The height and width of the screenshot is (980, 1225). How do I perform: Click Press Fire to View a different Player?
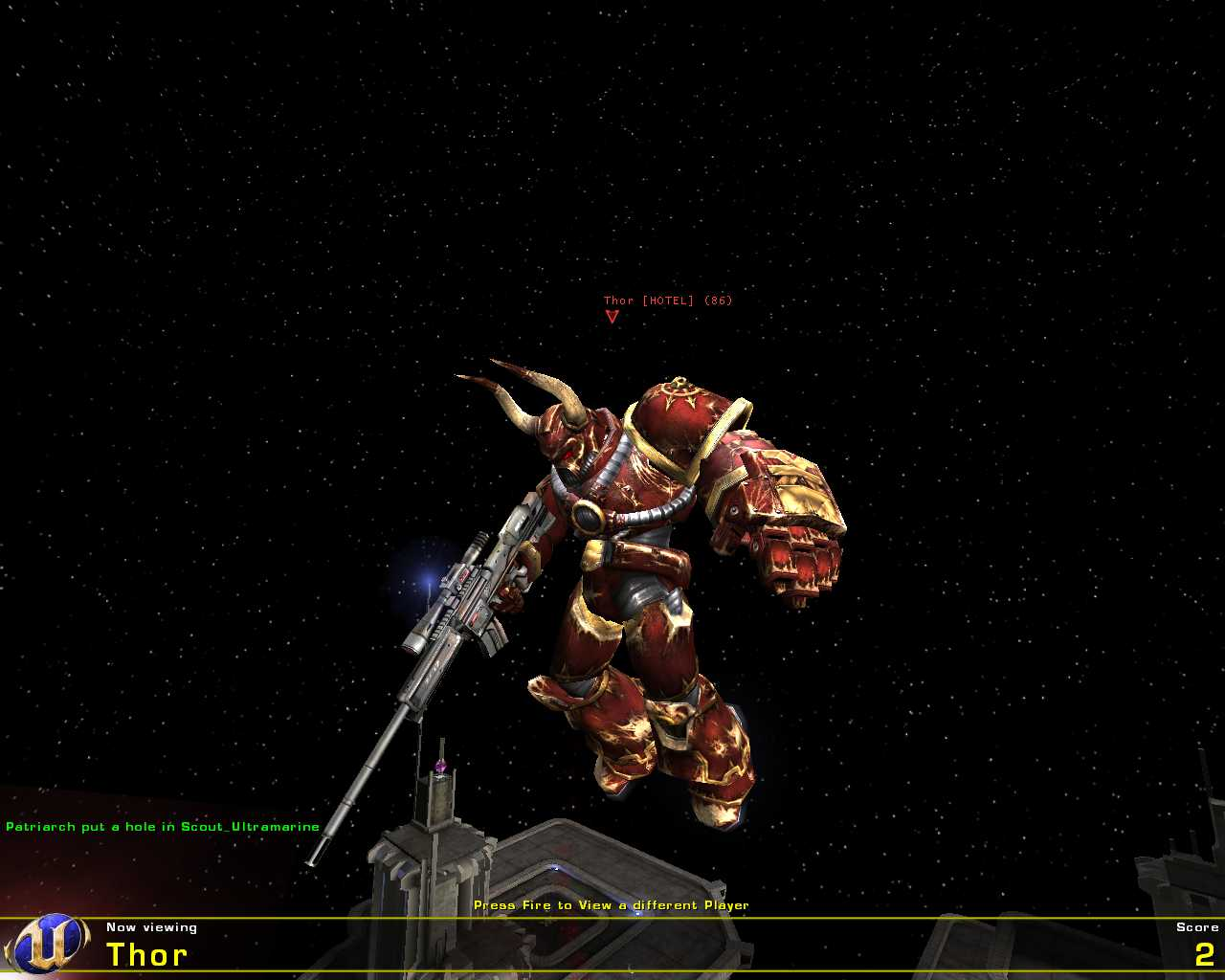612,903
